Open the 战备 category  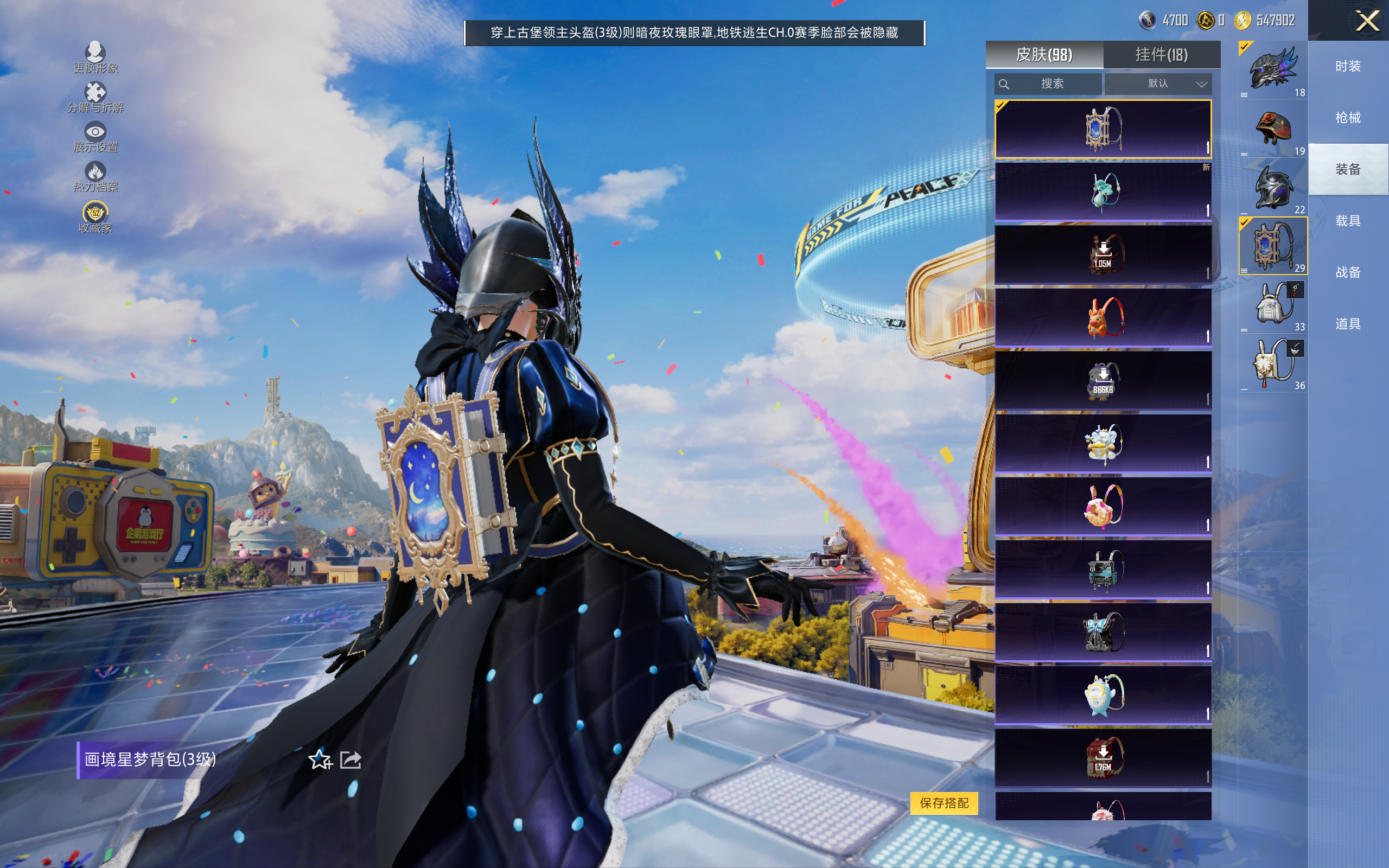click(x=1348, y=272)
